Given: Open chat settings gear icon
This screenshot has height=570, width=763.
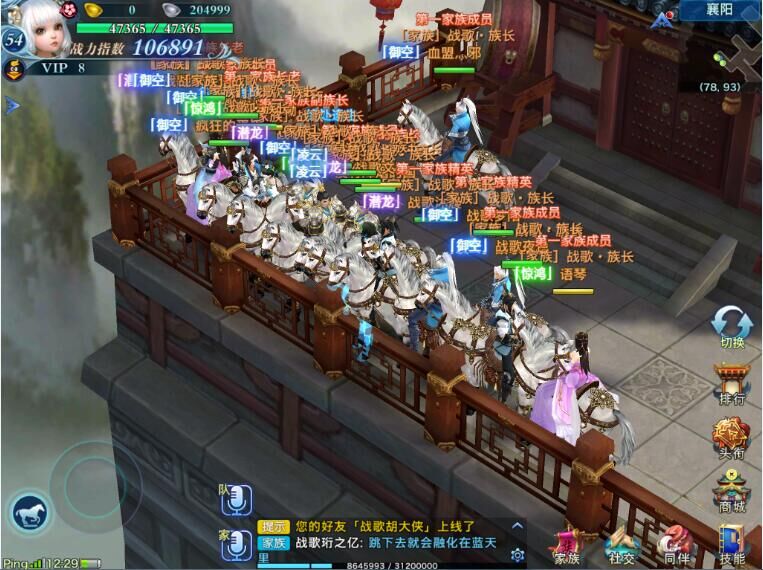Looking at the screenshot, I should (x=516, y=553).
